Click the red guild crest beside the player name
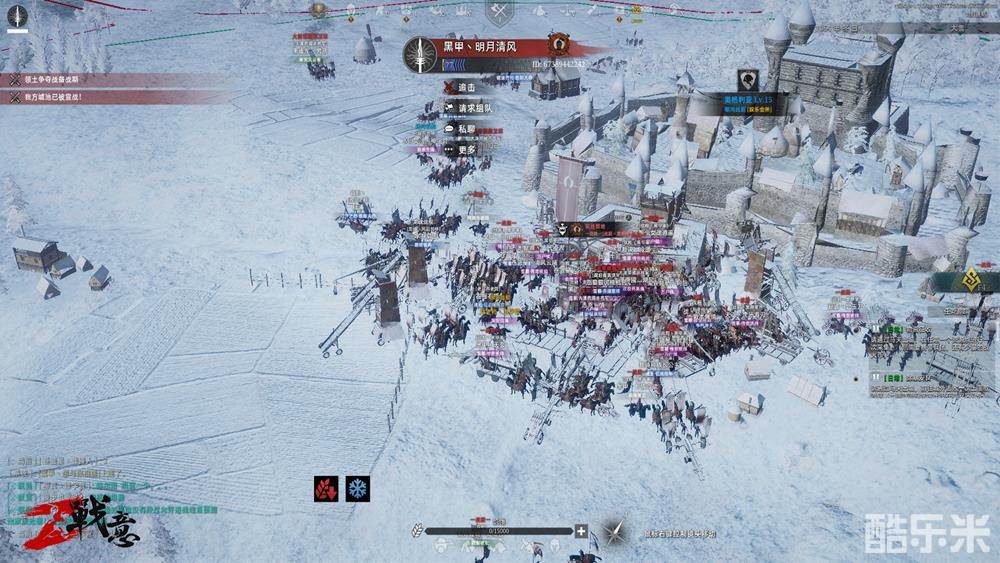 click(558, 45)
